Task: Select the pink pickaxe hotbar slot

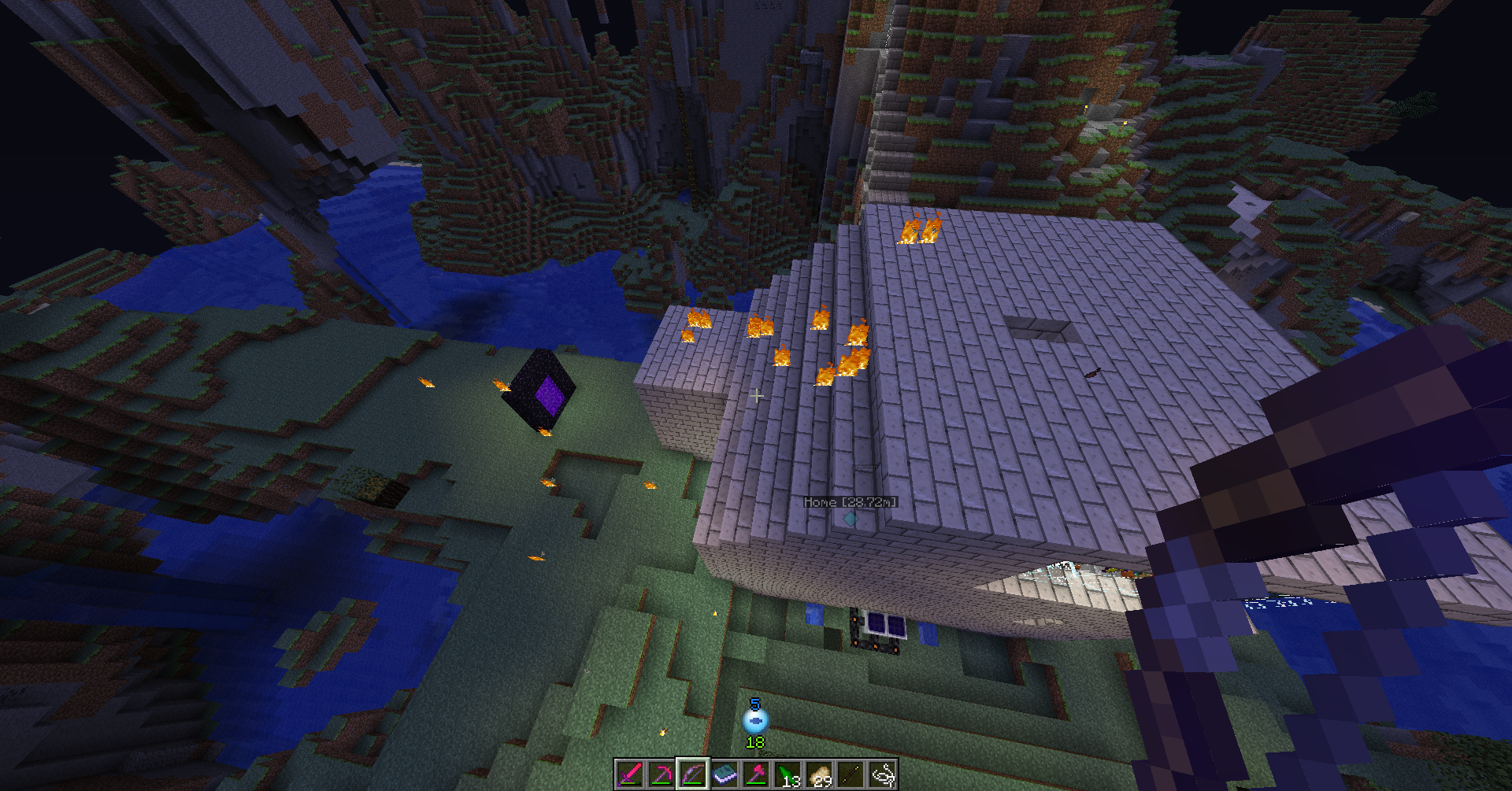Action: pyautogui.click(x=661, y=774)
